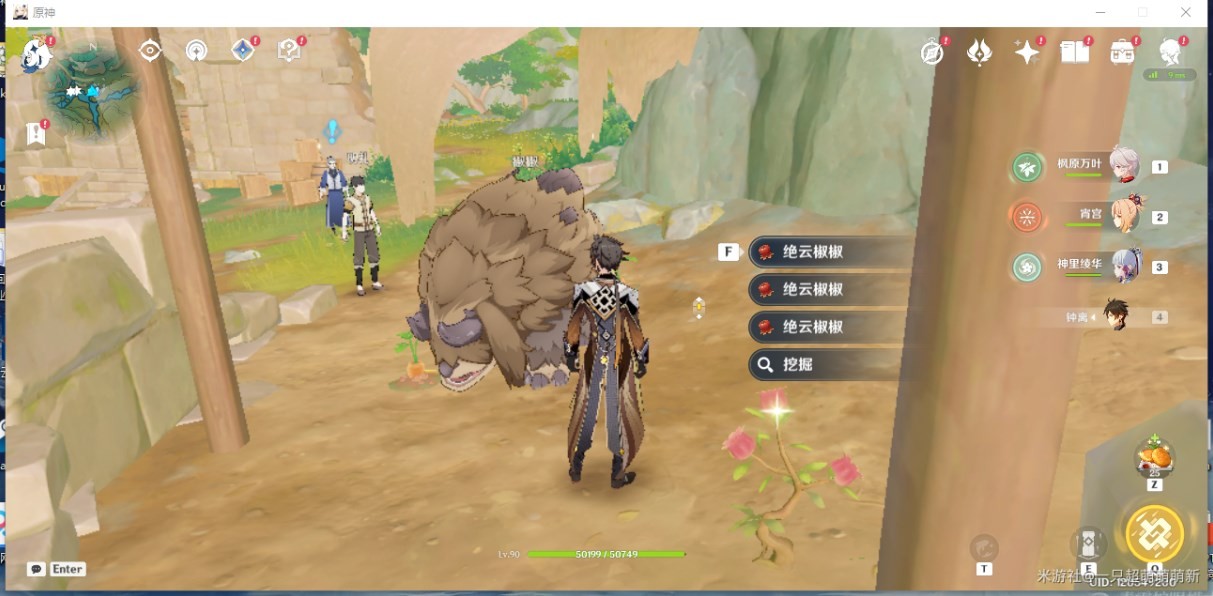Viewport: 1213px width, 596px height.
Task: Open the four-pointed star wish icon
Action: 1027,52
